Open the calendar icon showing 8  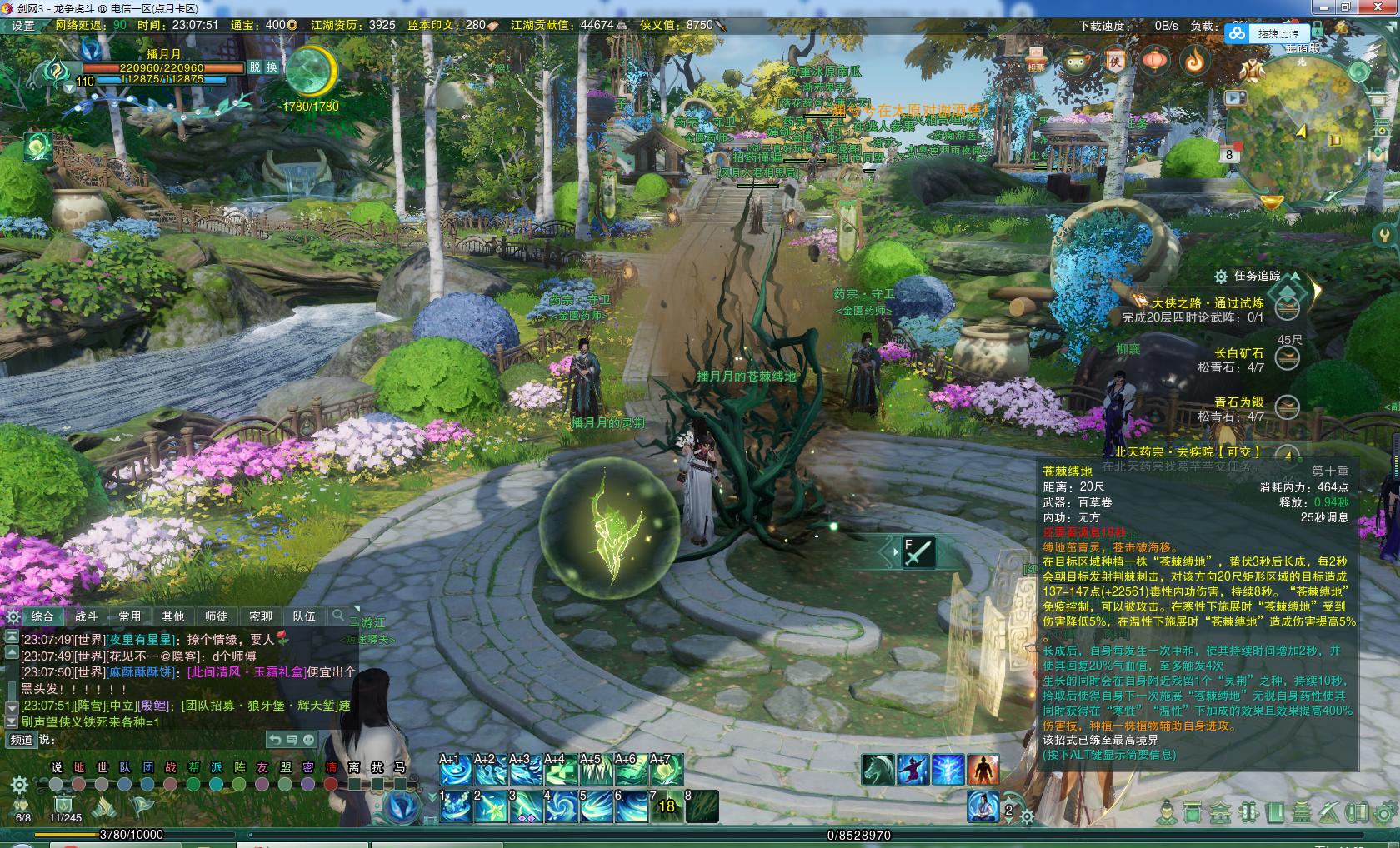[x=1228, y=155]
